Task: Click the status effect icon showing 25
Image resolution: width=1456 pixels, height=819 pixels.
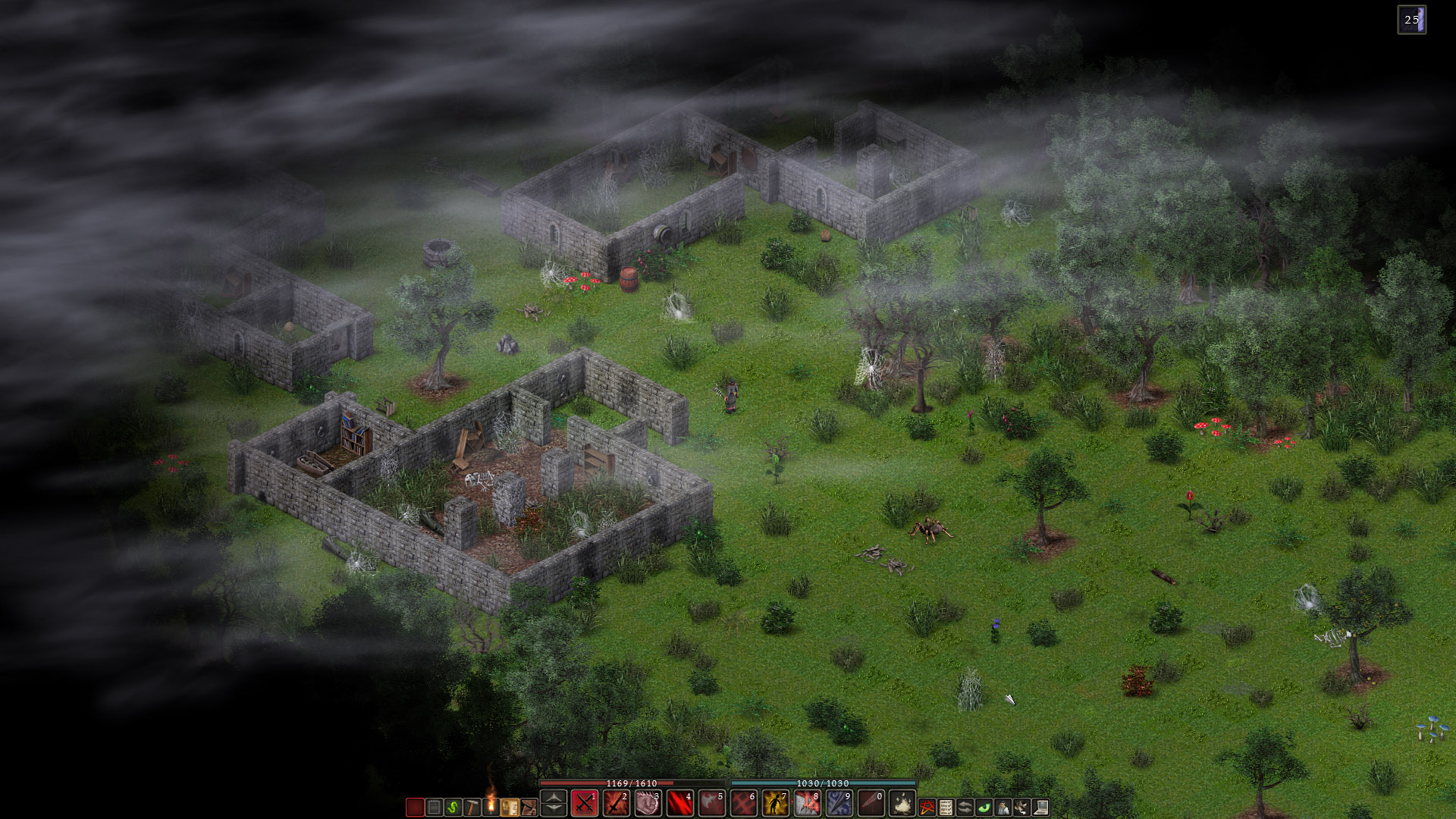Action: point(1411,20)
